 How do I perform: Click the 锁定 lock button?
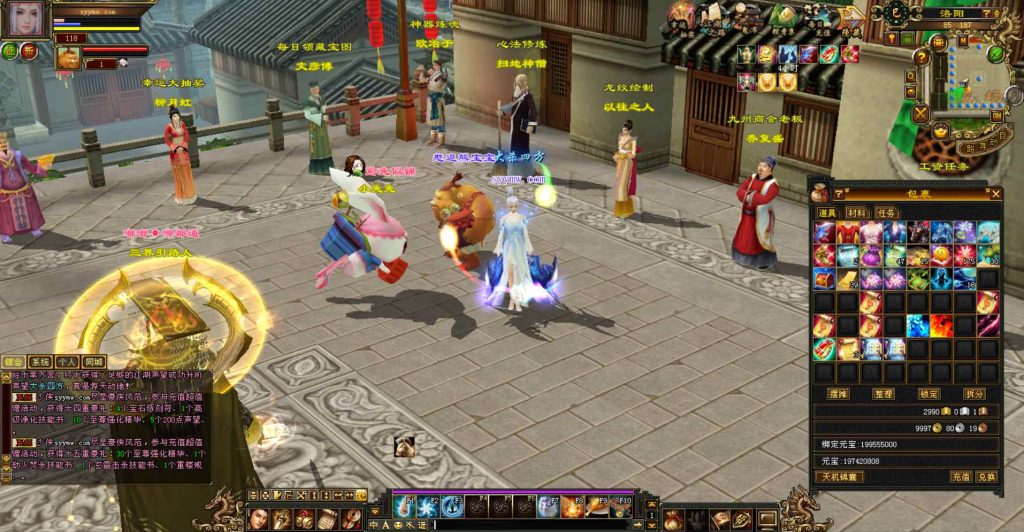(931, 394)
